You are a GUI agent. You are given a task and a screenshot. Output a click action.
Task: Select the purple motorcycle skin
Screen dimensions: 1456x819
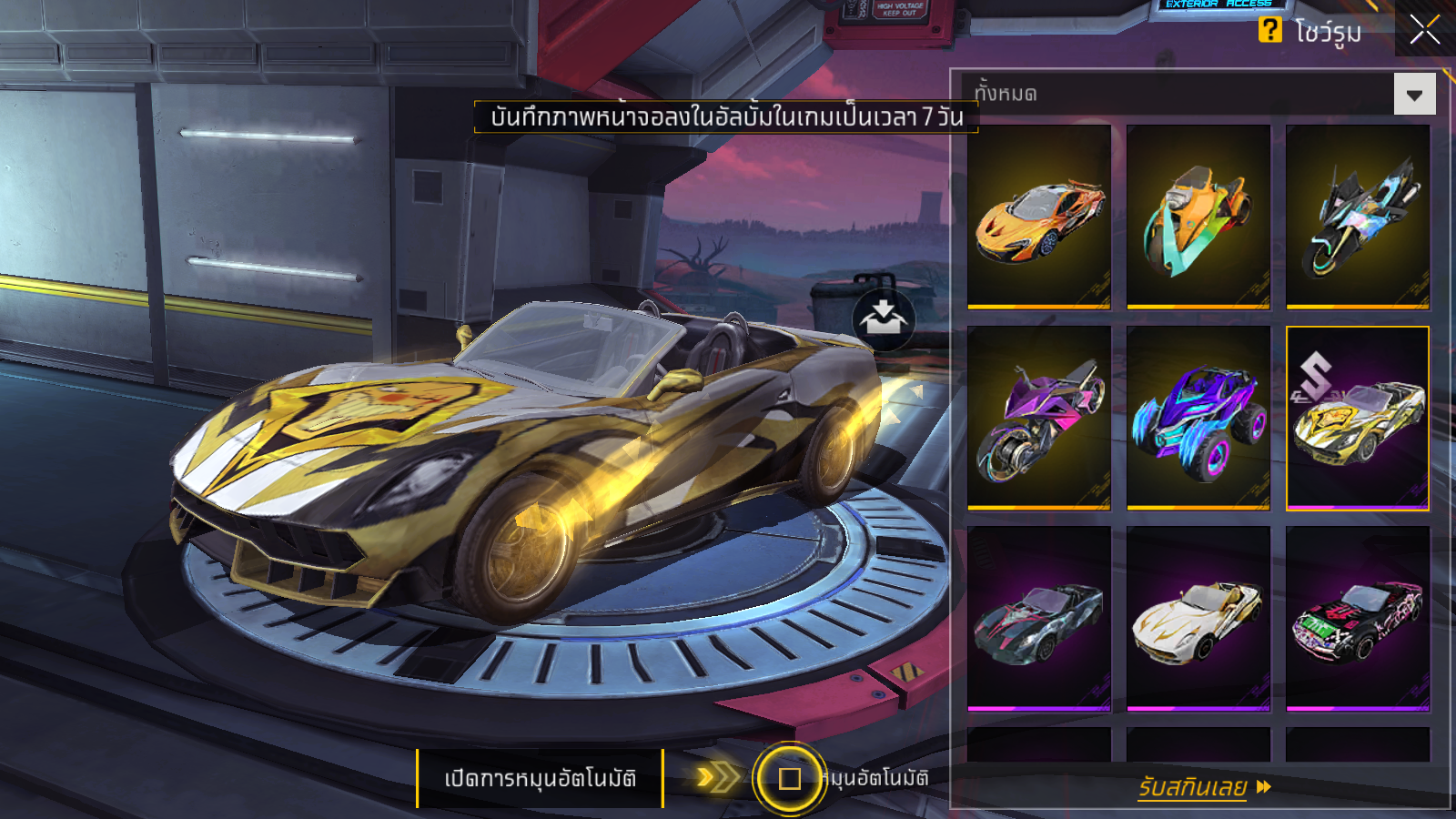[1039, 418]
